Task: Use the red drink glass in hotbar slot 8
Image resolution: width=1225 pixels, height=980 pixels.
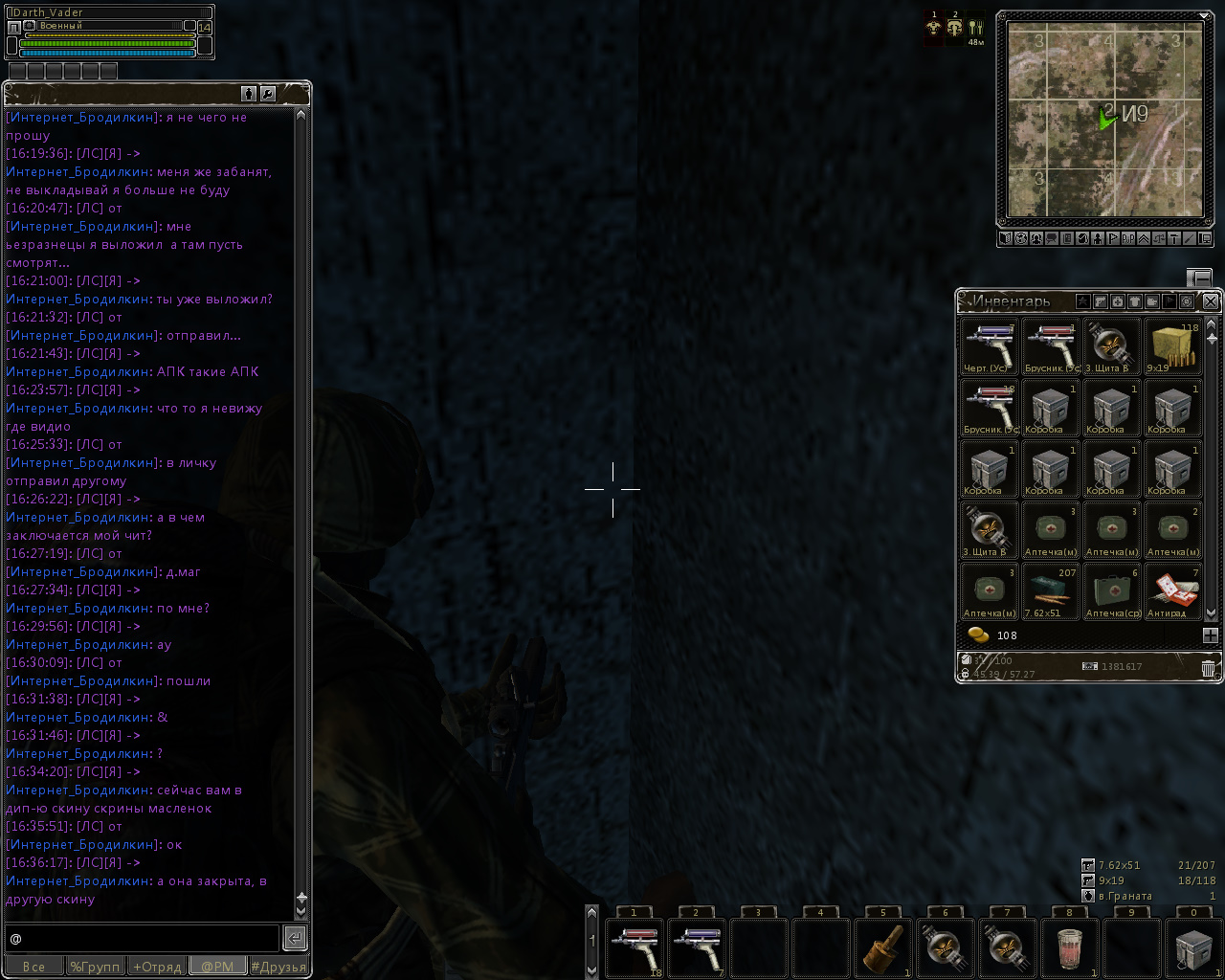Action: [x=1069, y=947]
